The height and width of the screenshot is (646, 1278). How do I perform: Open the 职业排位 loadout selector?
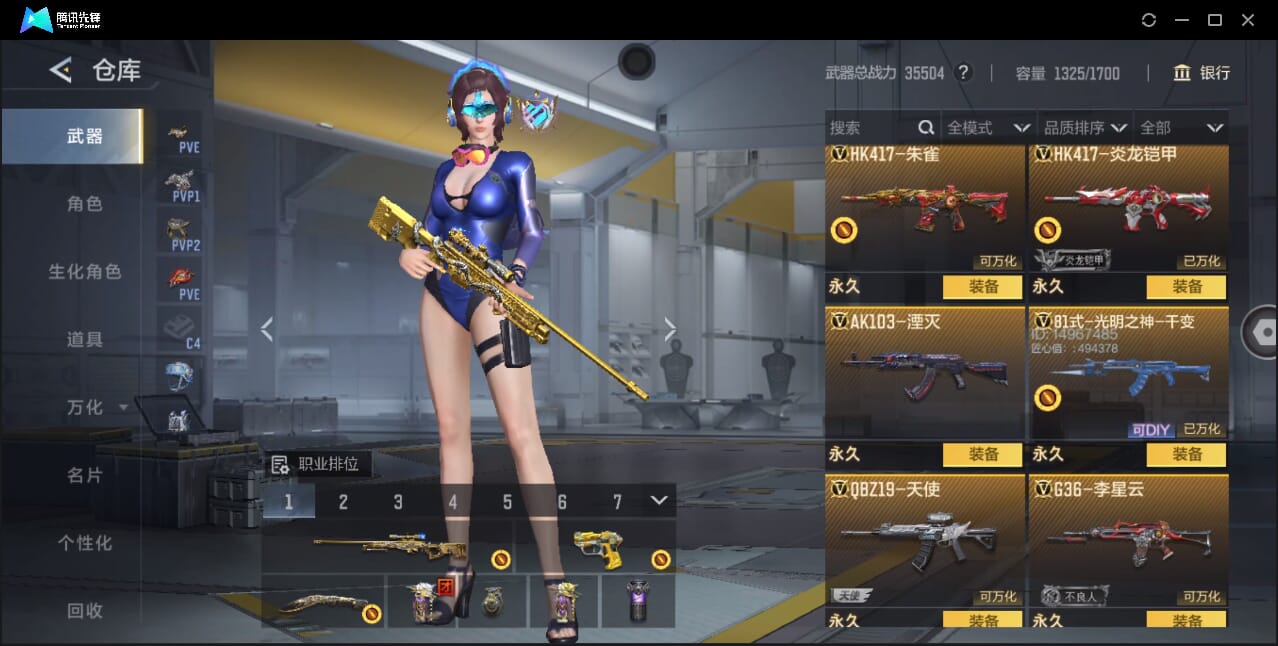(x=317, y=464)
